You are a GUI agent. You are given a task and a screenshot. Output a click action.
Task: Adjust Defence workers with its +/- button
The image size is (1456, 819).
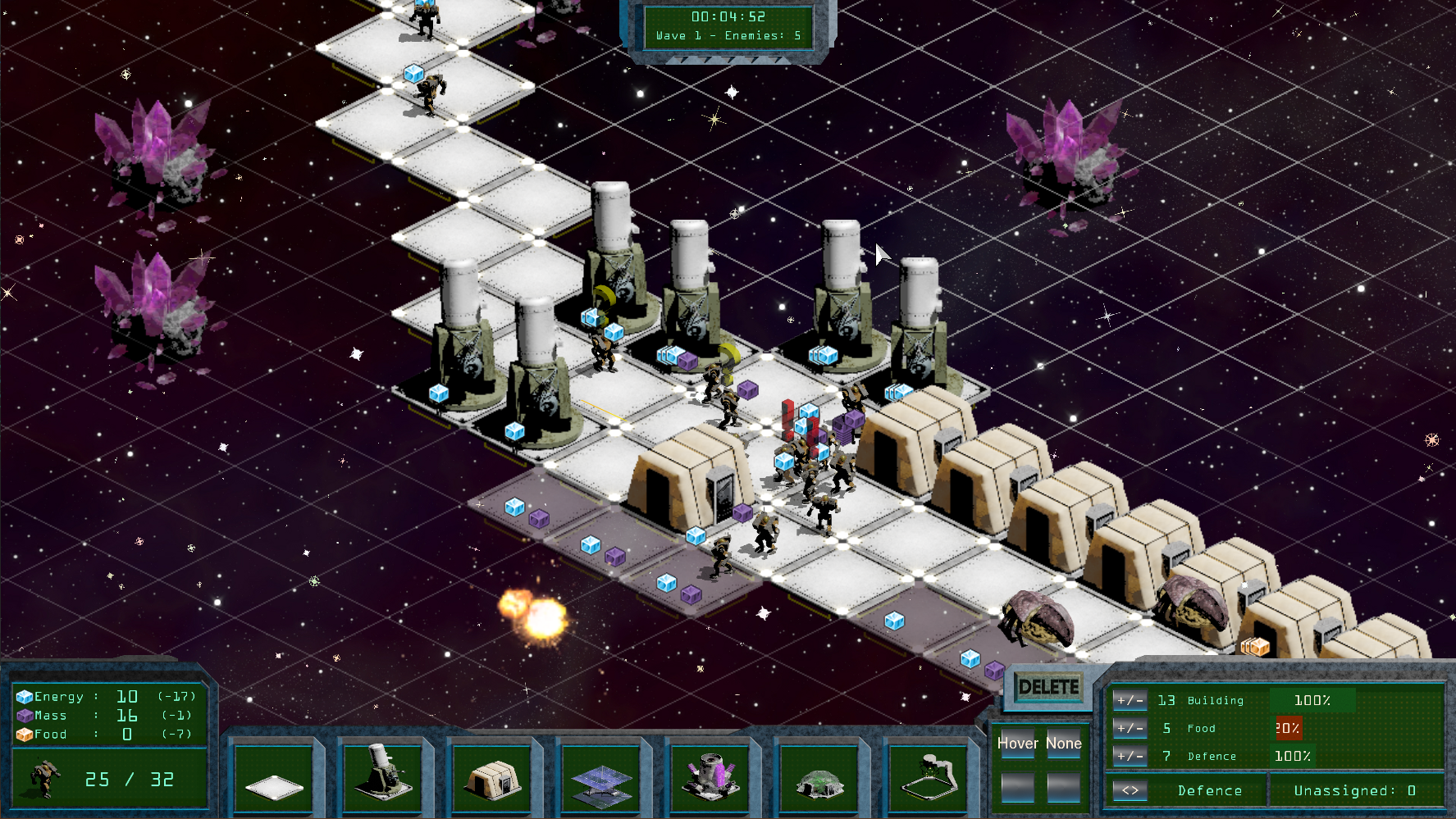pyautogui.click(x=1130, y=756)
